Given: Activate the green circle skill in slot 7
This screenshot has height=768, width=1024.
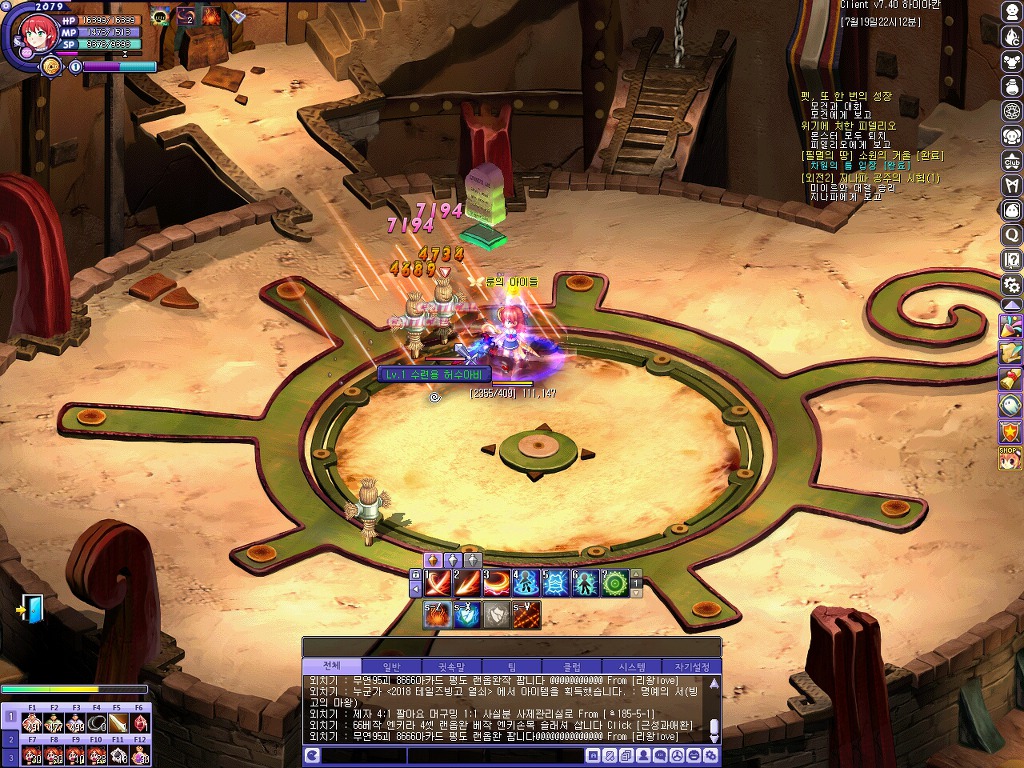Looking at the screenshot, I should click(x=614, y=582).
